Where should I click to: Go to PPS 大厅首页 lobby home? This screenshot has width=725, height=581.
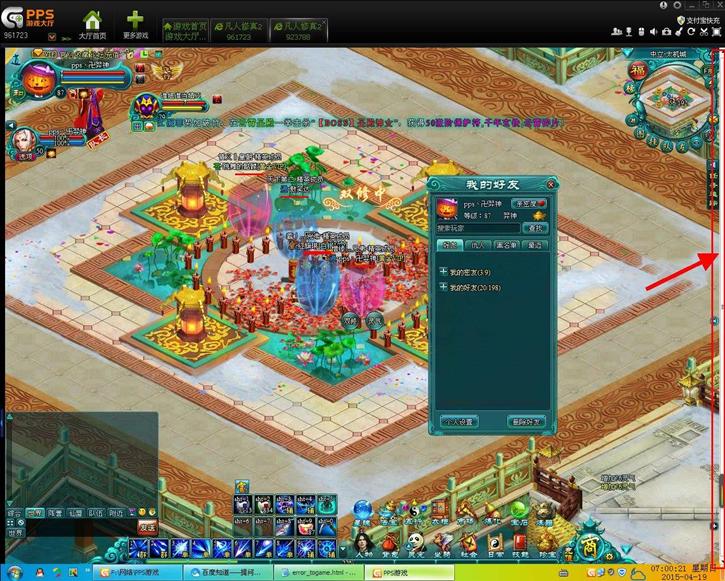click(92, 25)
